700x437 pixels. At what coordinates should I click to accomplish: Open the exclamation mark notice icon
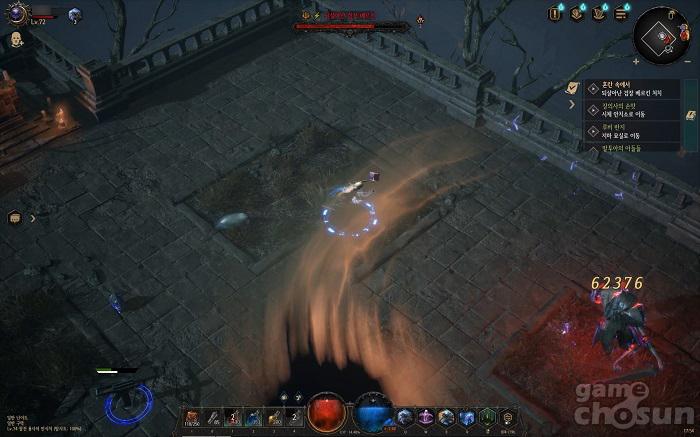click(x=556, y=13)
